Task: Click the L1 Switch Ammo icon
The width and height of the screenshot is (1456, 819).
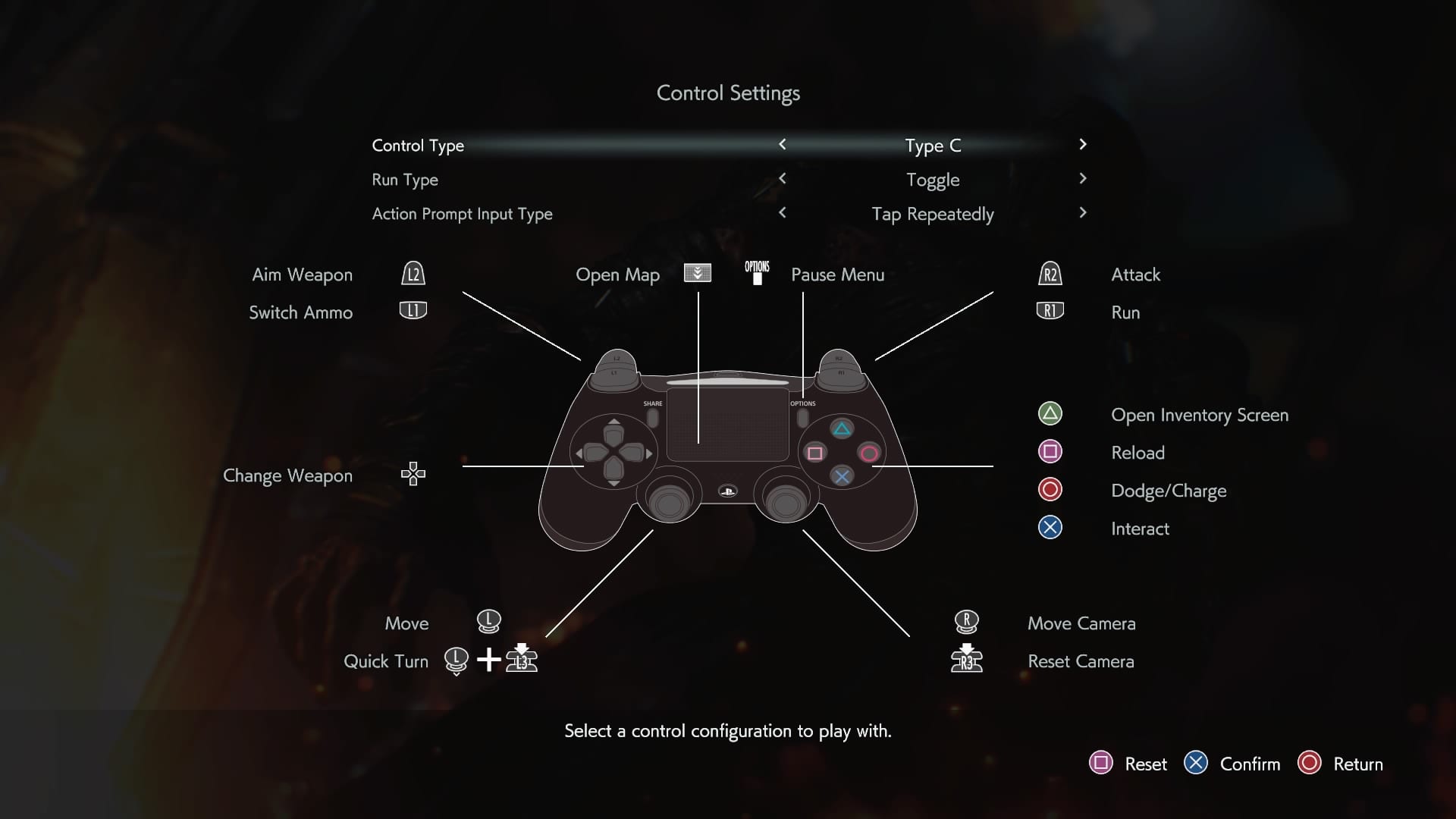Action: click(413, 311)
